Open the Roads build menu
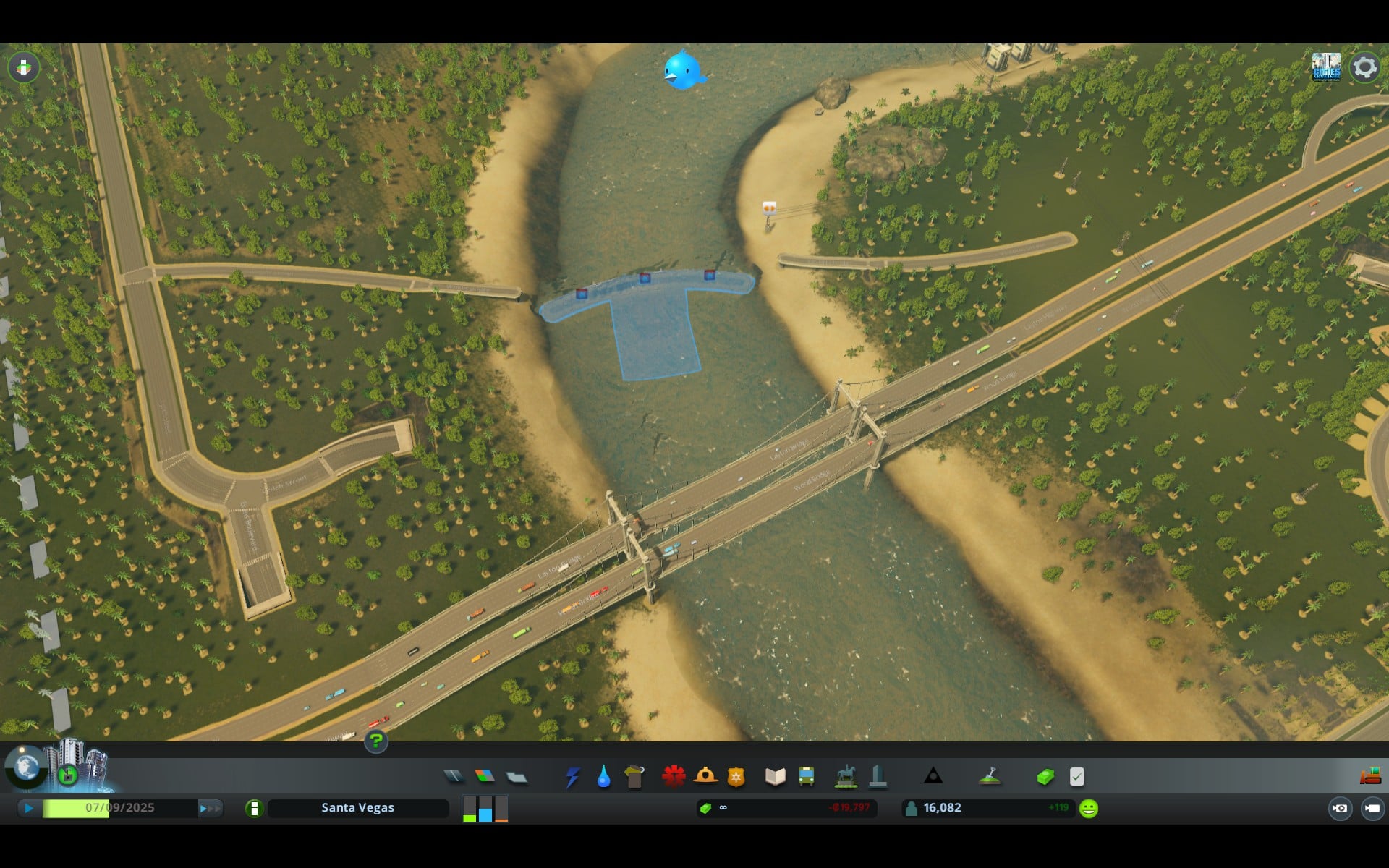This screenshot has height=868, width=1389. 454,777
